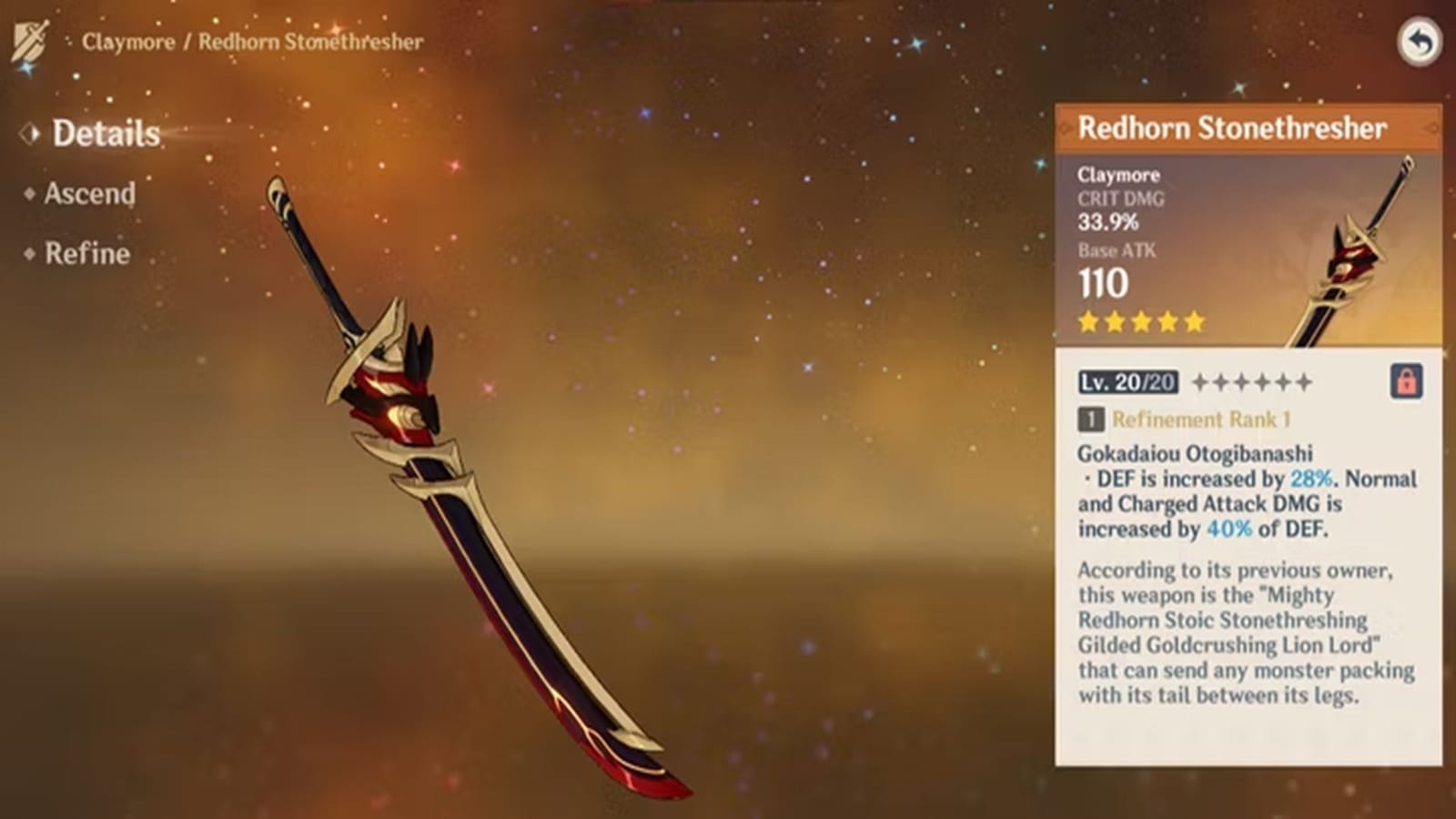This screenshot has width=1456, height=819.
Task: Click the first gold star in rarity row
Action: [1086, 320]
